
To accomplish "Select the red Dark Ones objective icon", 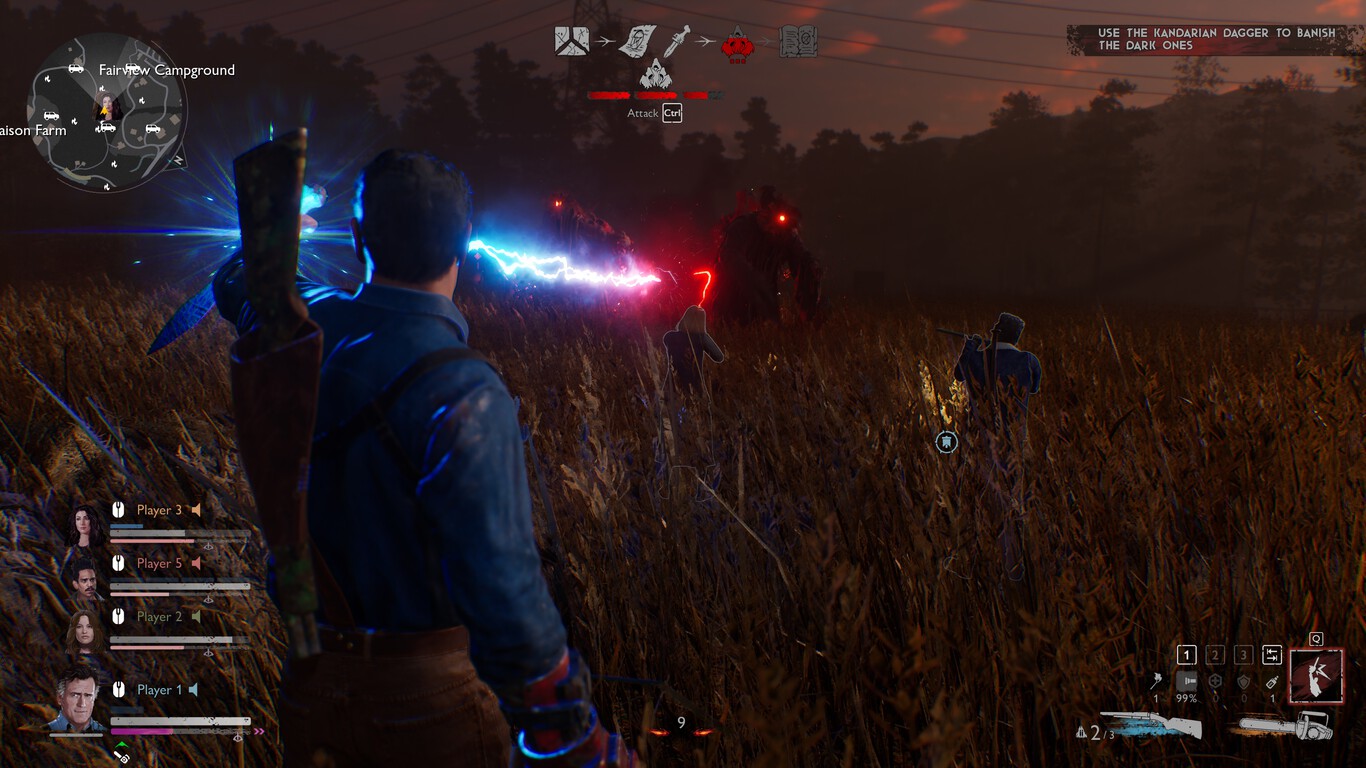I will [737, 43].
